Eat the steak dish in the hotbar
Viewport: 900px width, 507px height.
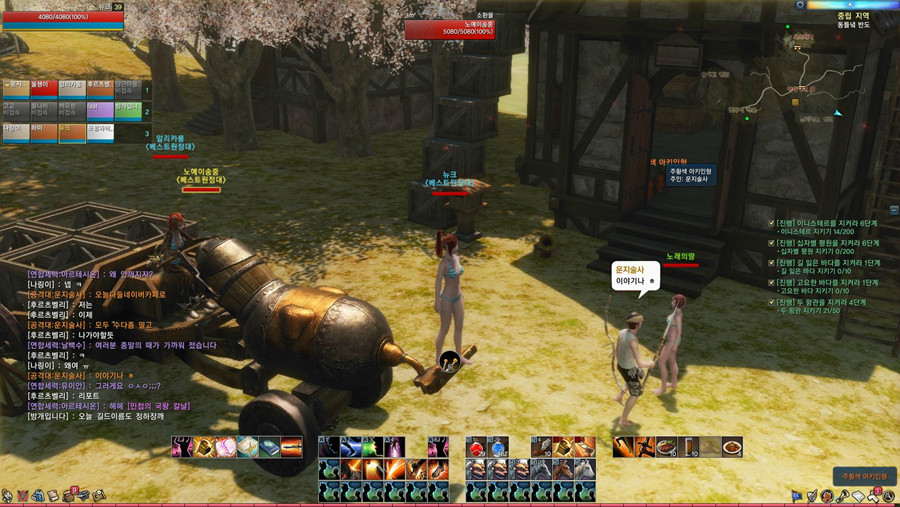tap(665, 447)
